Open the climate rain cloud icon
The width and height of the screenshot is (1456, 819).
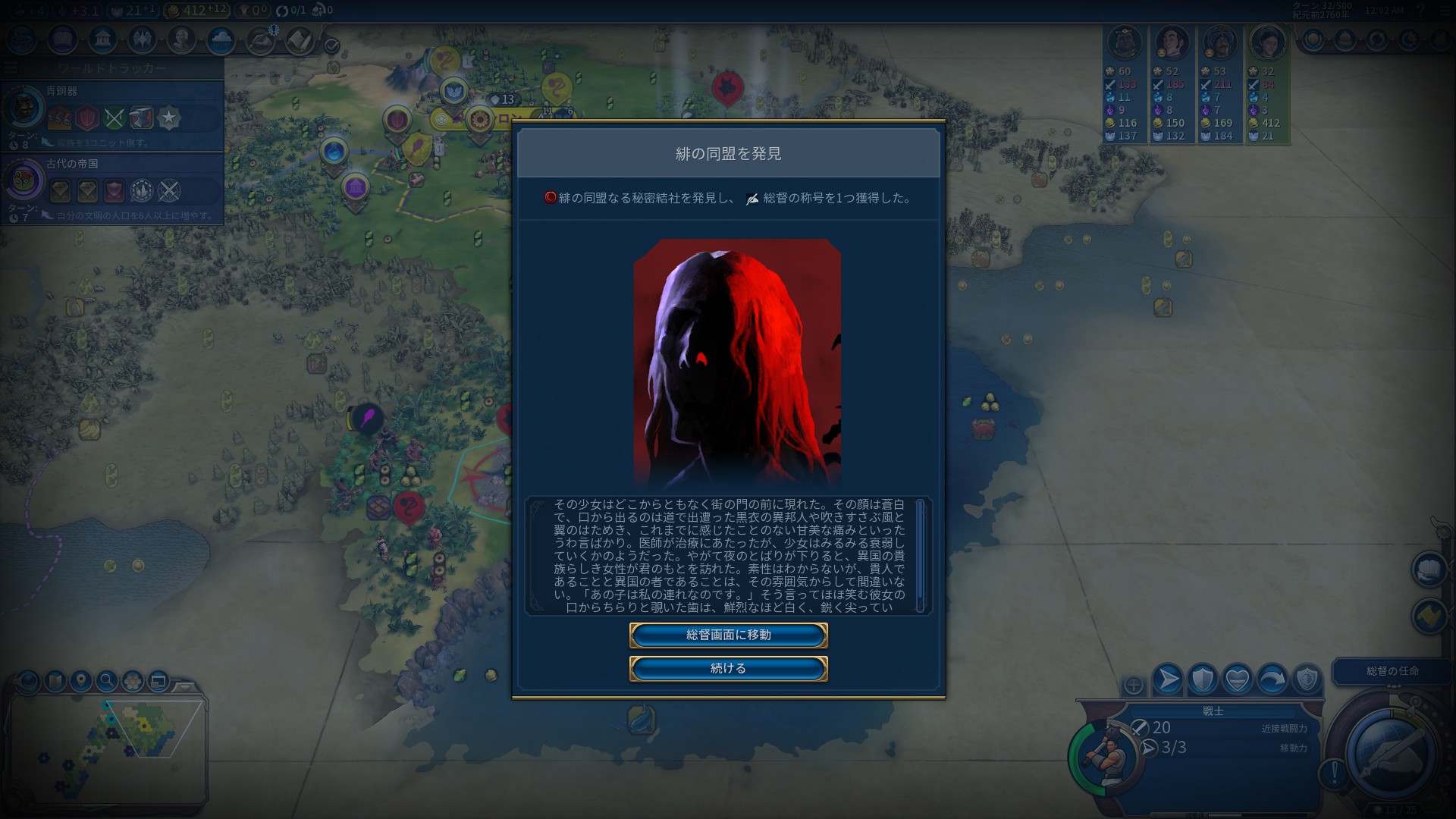click(221, 39)
